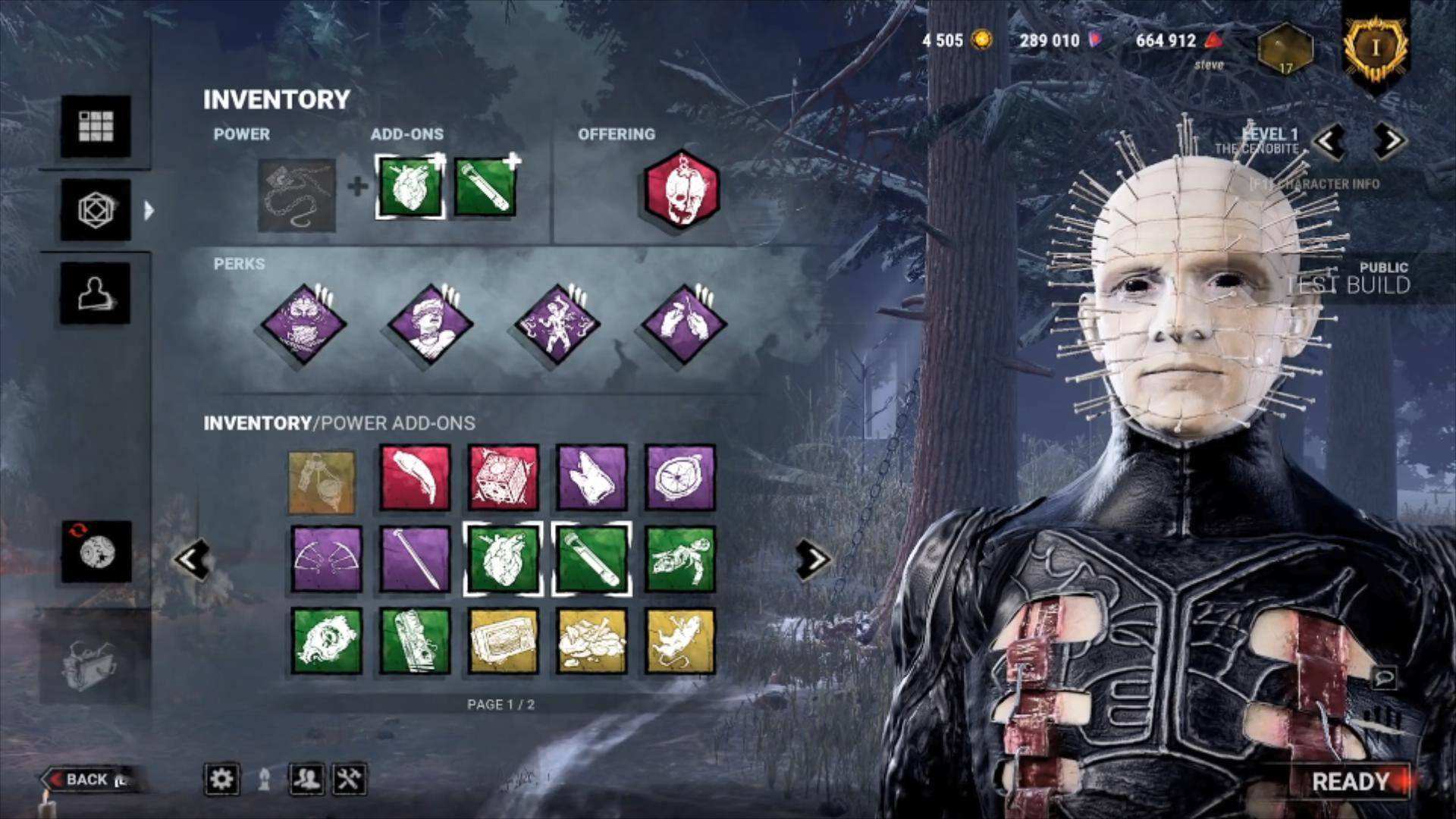Open the settings gear icon

click(221, 779)
